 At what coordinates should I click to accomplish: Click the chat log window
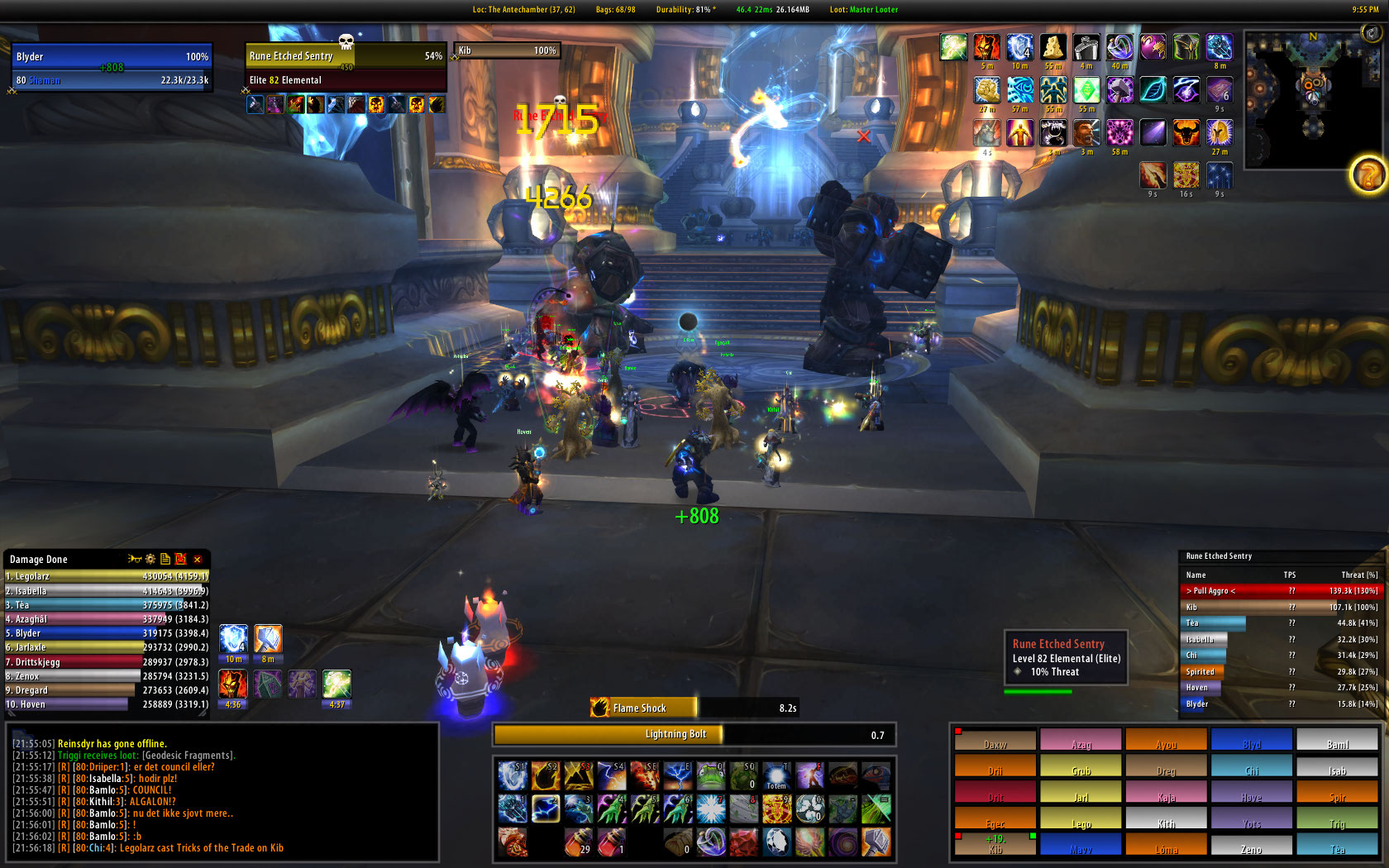click(222, 792)
